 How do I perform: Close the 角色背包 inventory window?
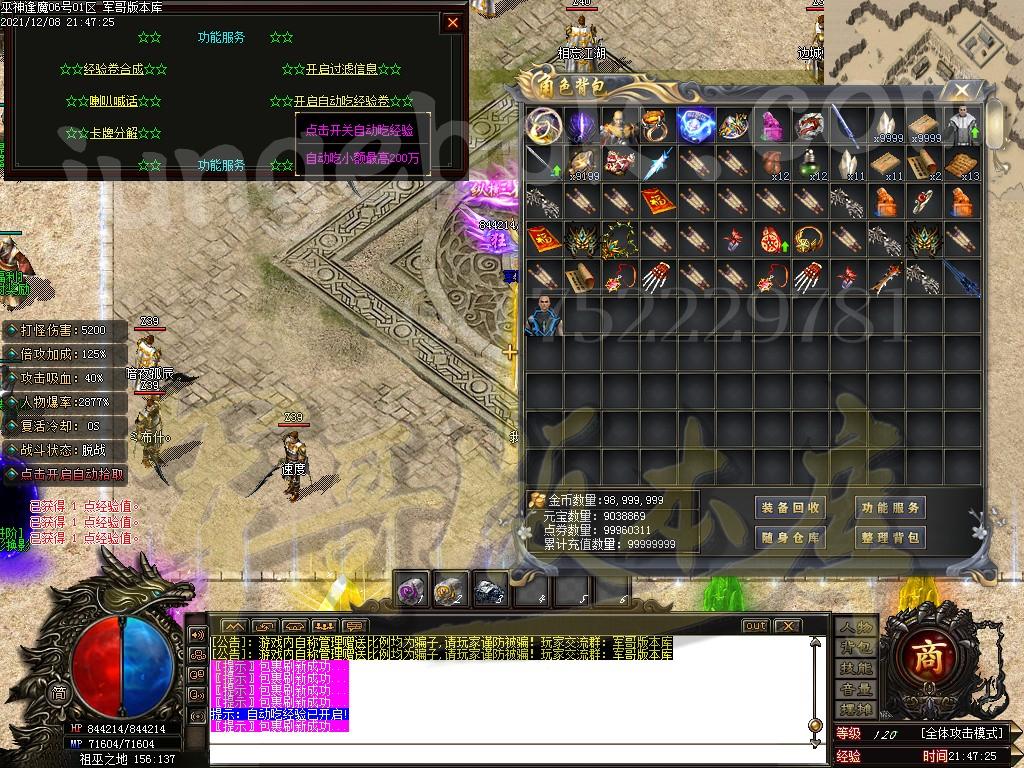click(x=961, y=91)
